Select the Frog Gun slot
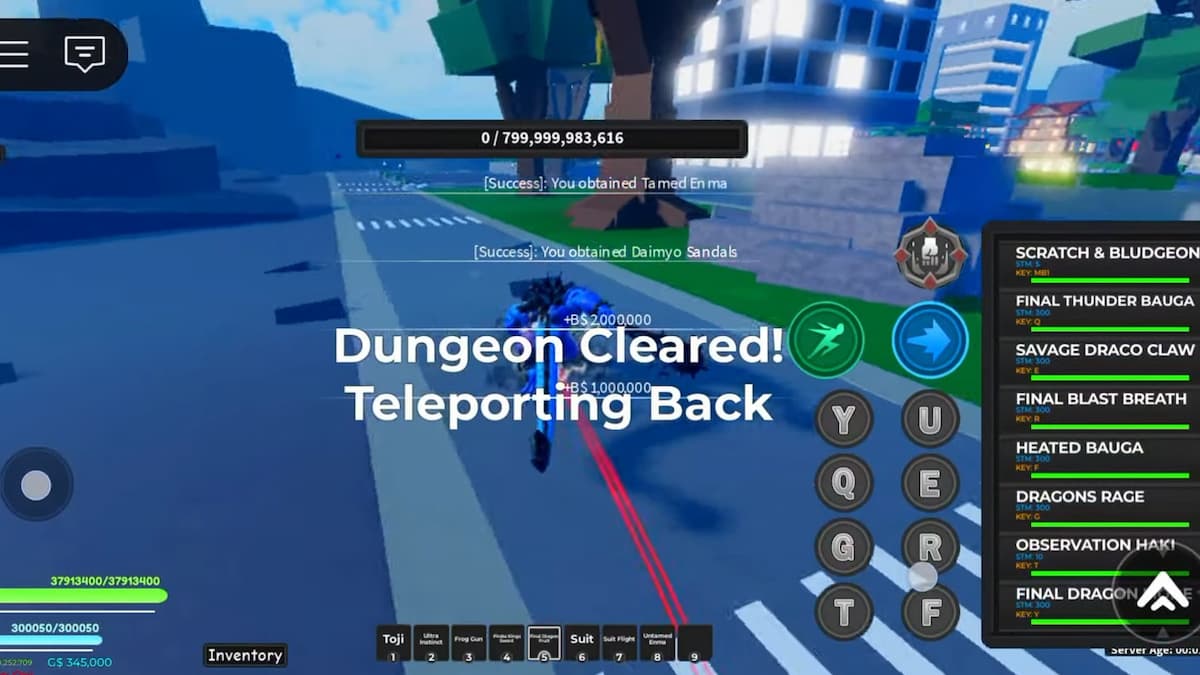Screen dimensions: 1200x675 tap(469, 643)
